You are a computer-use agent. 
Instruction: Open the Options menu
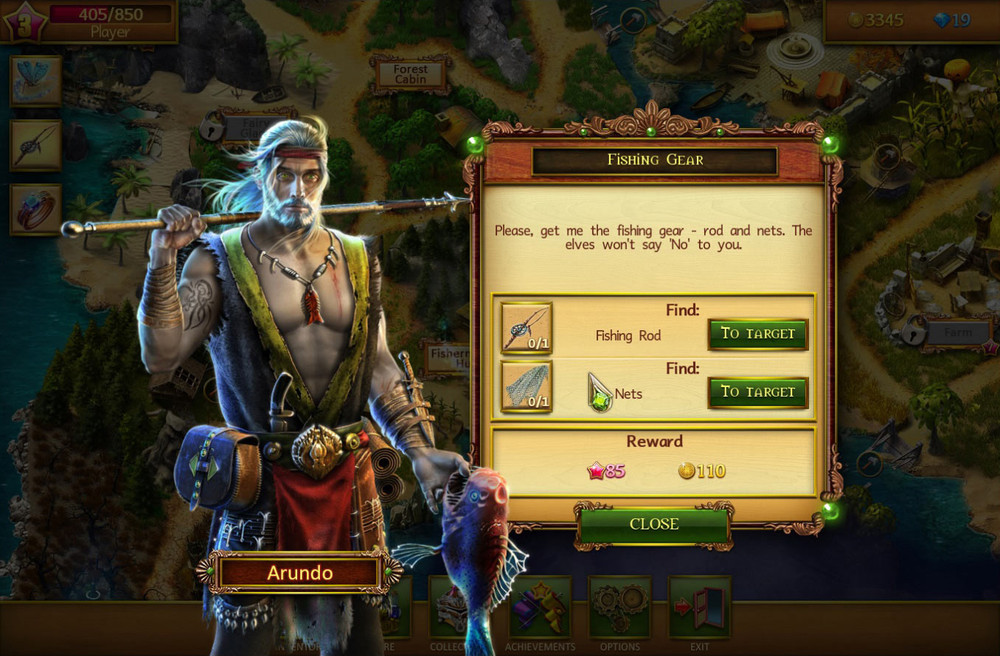(x=620, y=610)
